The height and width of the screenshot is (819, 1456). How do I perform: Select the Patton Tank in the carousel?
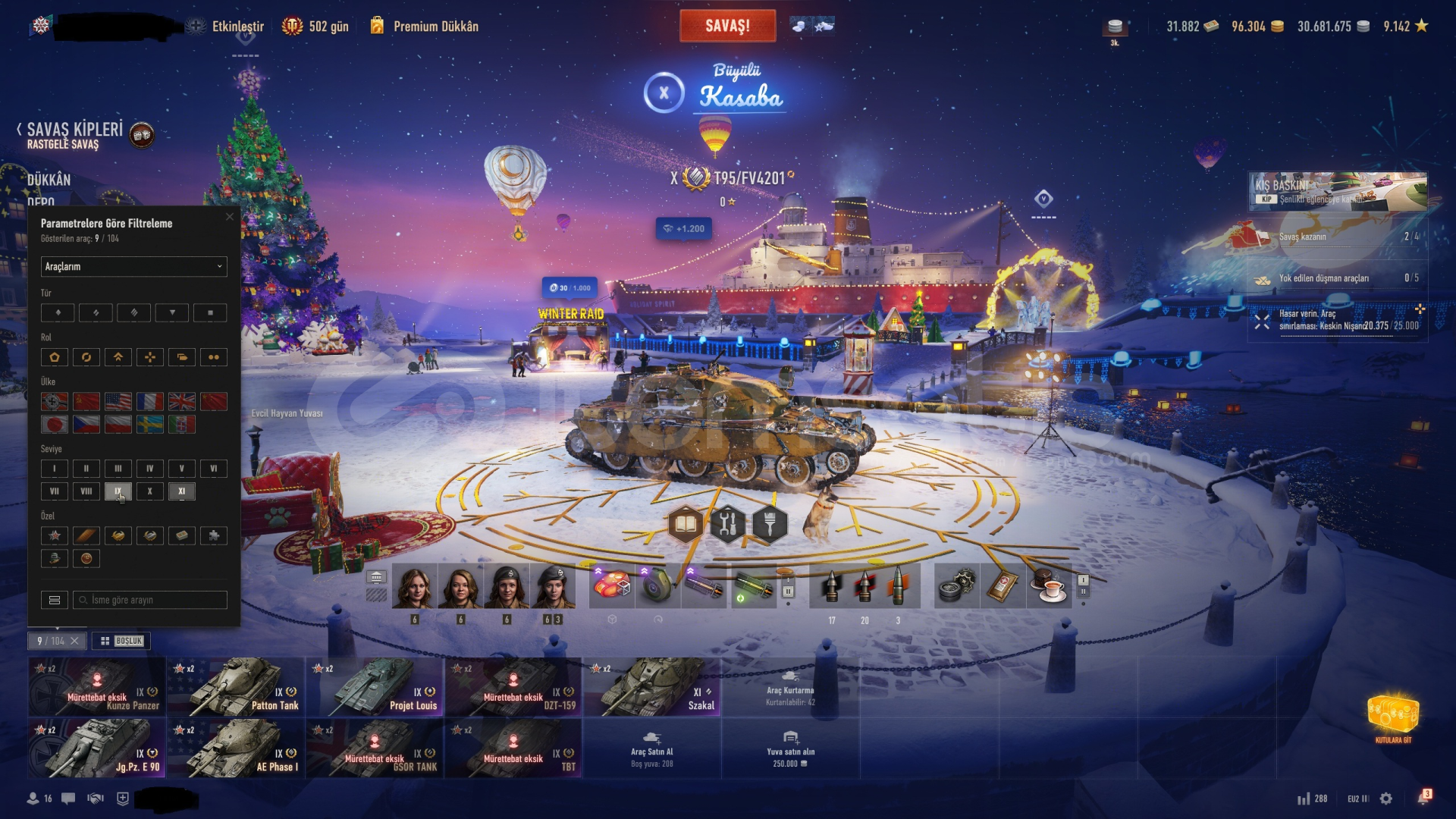coord(236,687)
